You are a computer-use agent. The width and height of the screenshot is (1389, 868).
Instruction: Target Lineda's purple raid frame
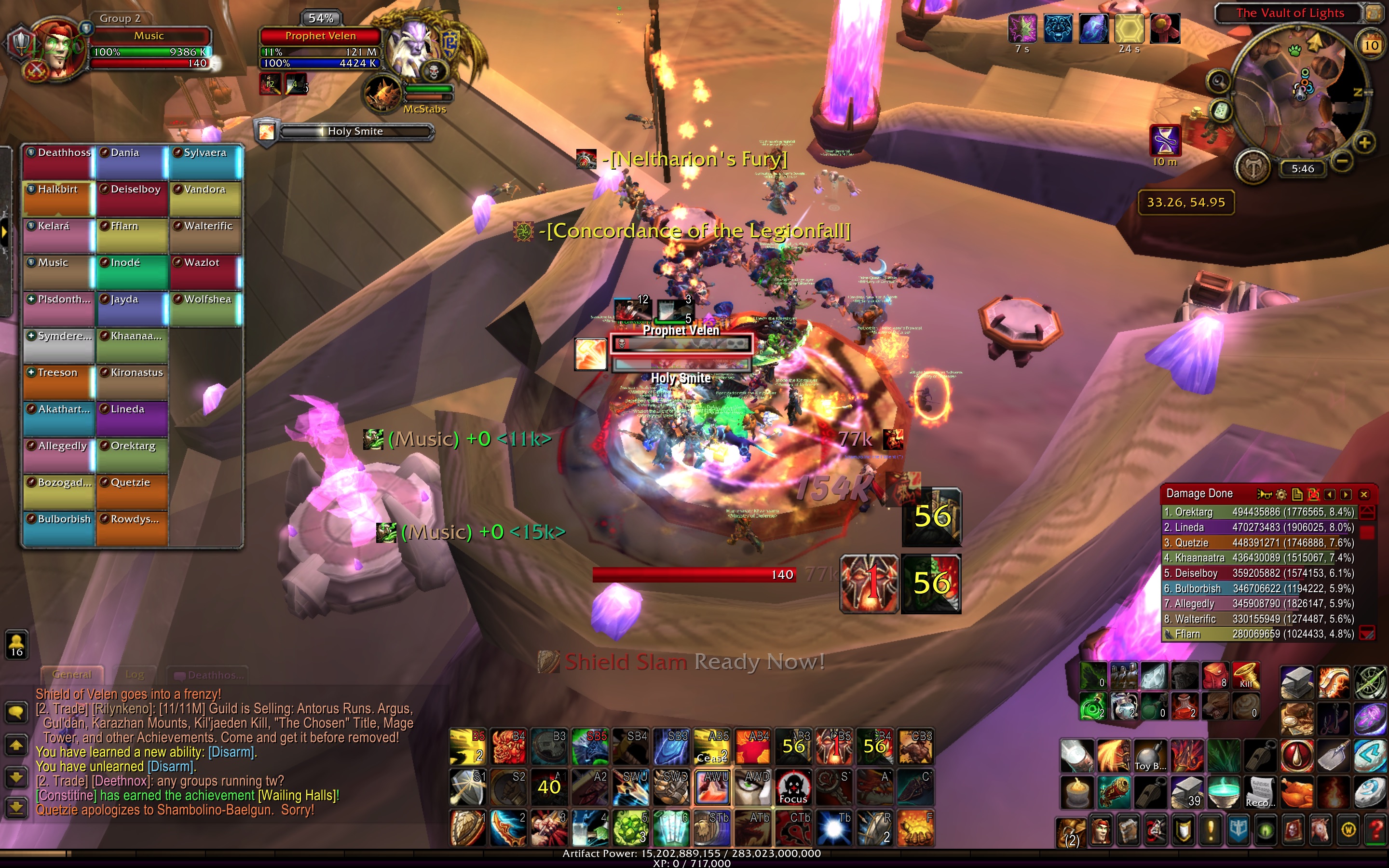tap(132, 419)
